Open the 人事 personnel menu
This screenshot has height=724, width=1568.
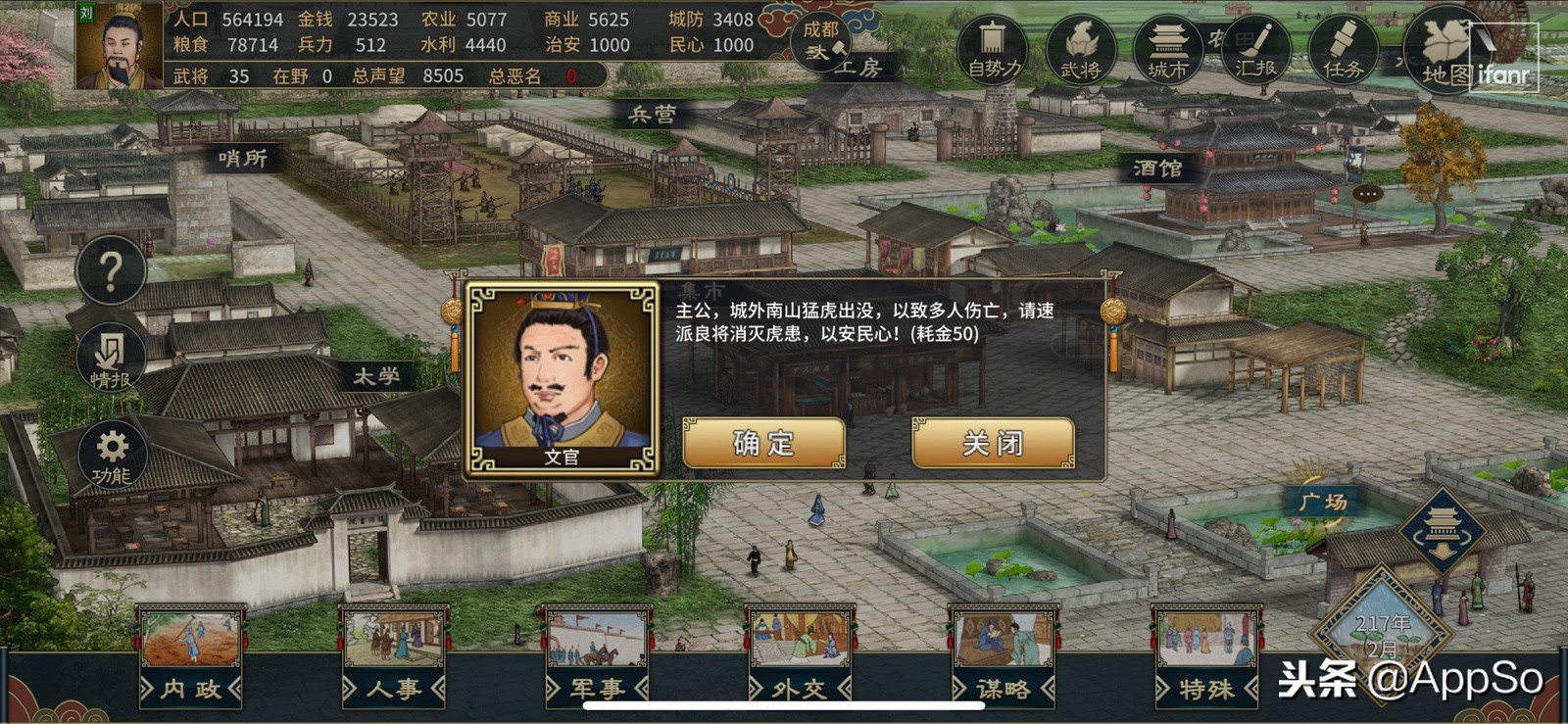pyautogui.click(x=396, y=688)
